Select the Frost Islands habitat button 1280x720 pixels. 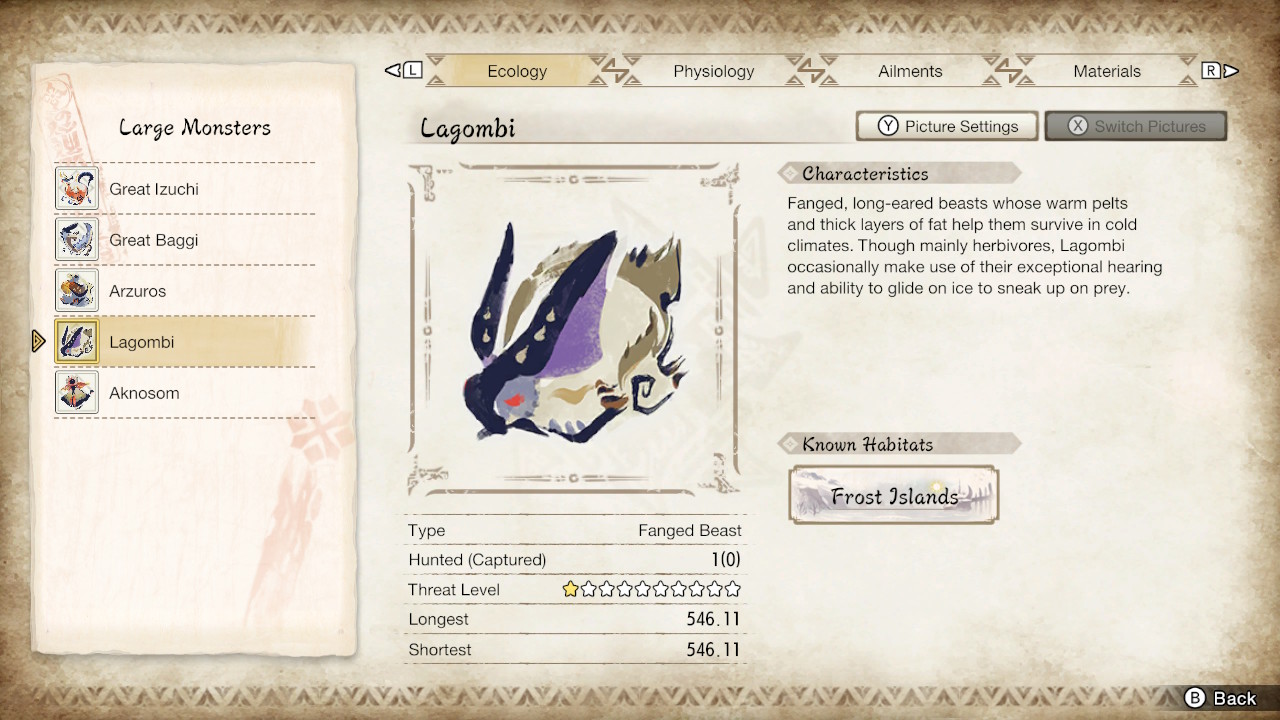(894, 494)
